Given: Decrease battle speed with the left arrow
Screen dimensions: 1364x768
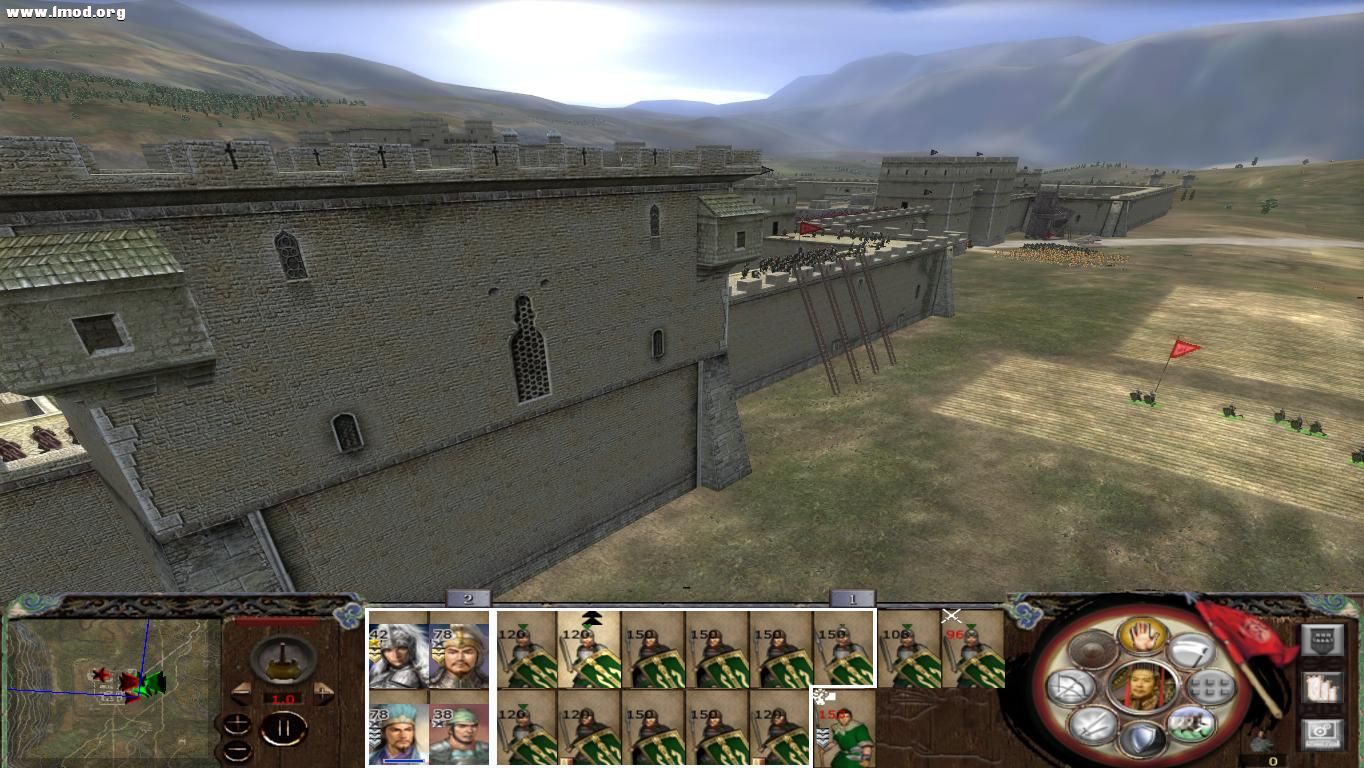Looking at the screenshot, I should pyautogui.click(x=242, y=692).
